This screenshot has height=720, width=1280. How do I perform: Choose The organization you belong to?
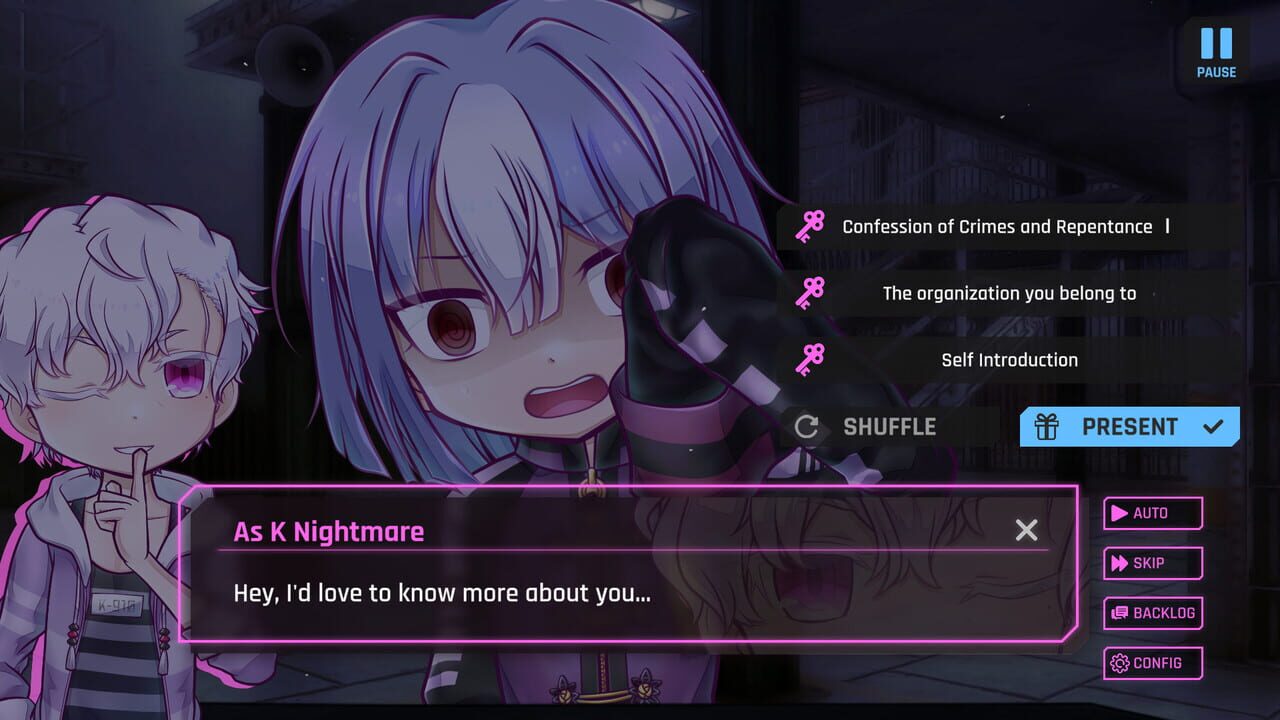[1011, 293]
